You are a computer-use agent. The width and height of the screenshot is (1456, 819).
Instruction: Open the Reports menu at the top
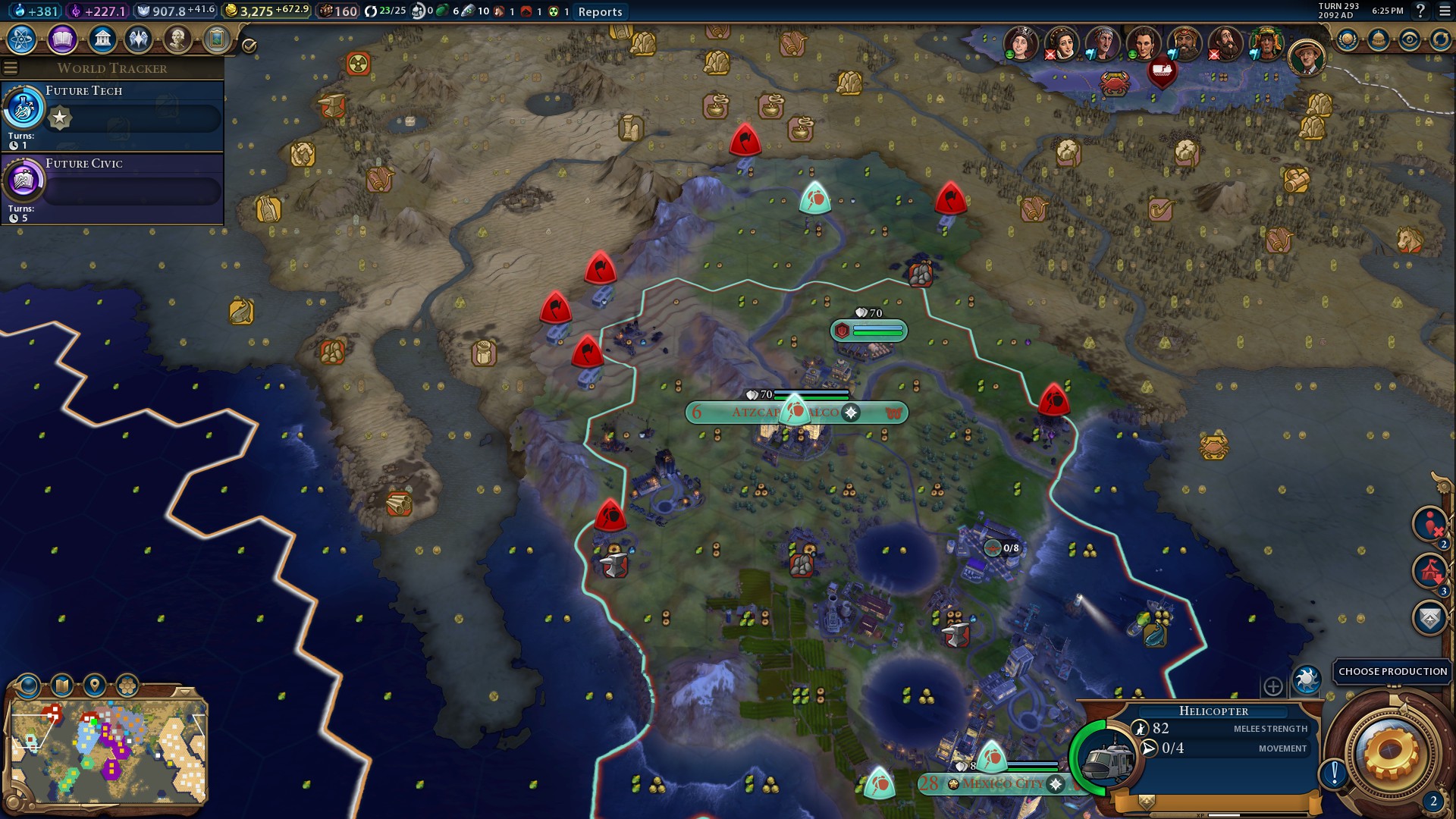click(x=600, y=12)
